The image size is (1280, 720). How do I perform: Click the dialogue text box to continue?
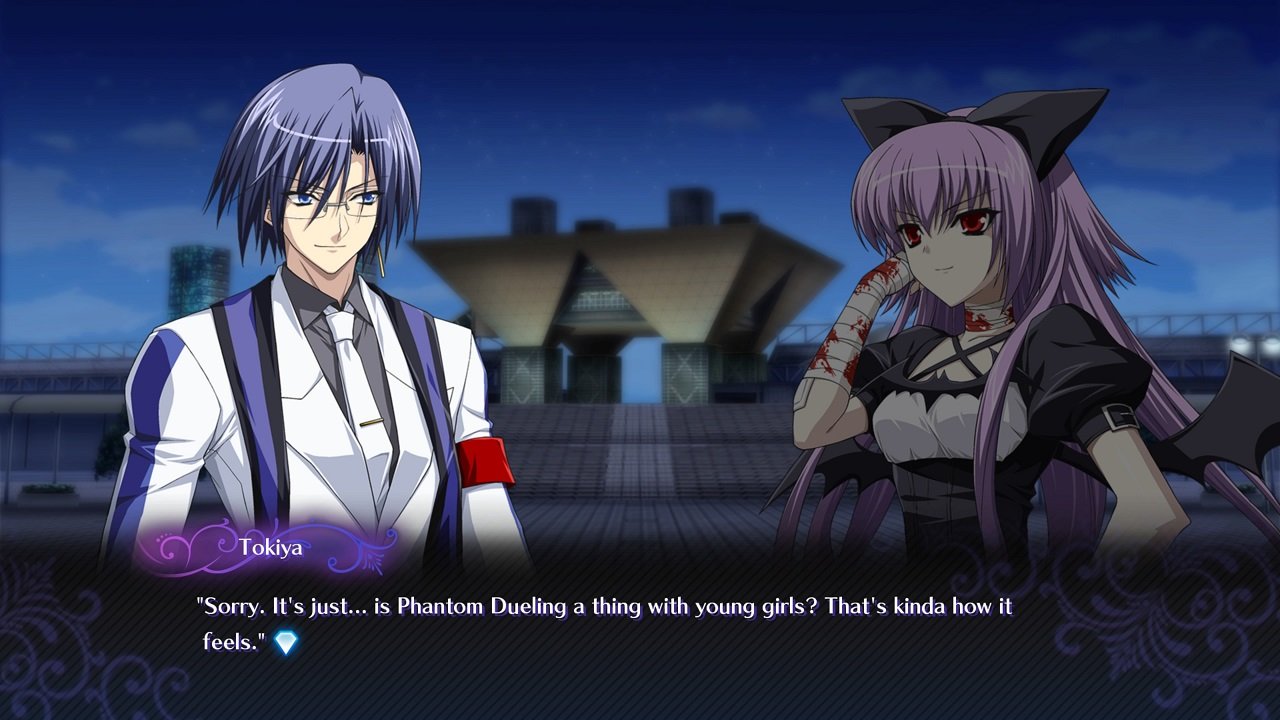click(640, 640)
